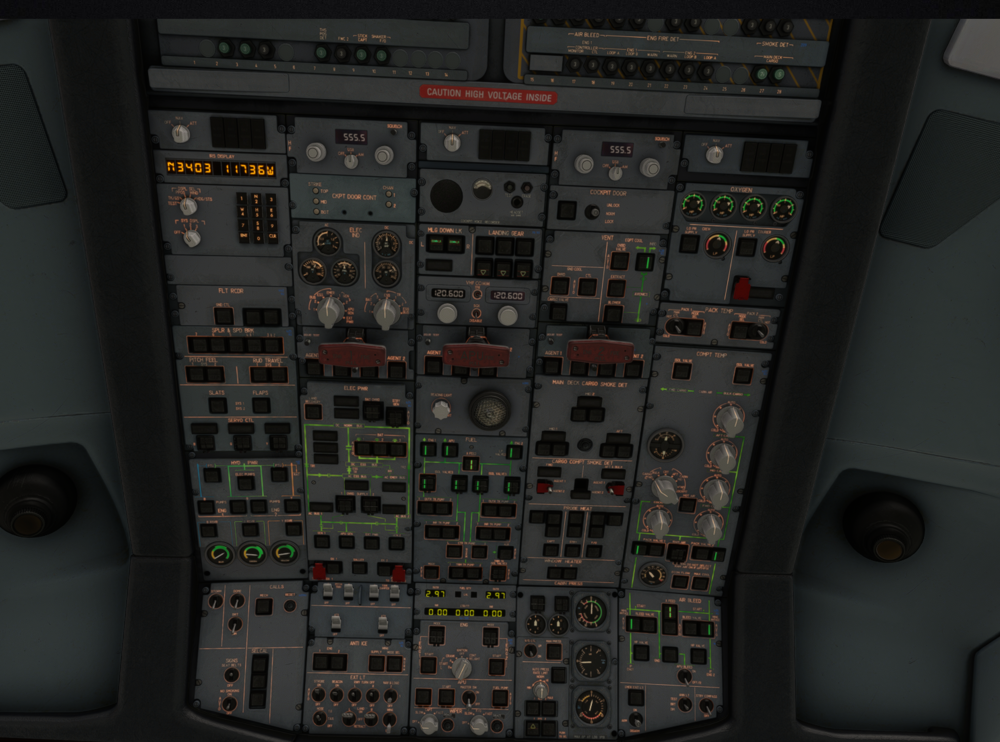
Task: Flip the red guarded oxygen switch
Action: [x=741, y=288]
